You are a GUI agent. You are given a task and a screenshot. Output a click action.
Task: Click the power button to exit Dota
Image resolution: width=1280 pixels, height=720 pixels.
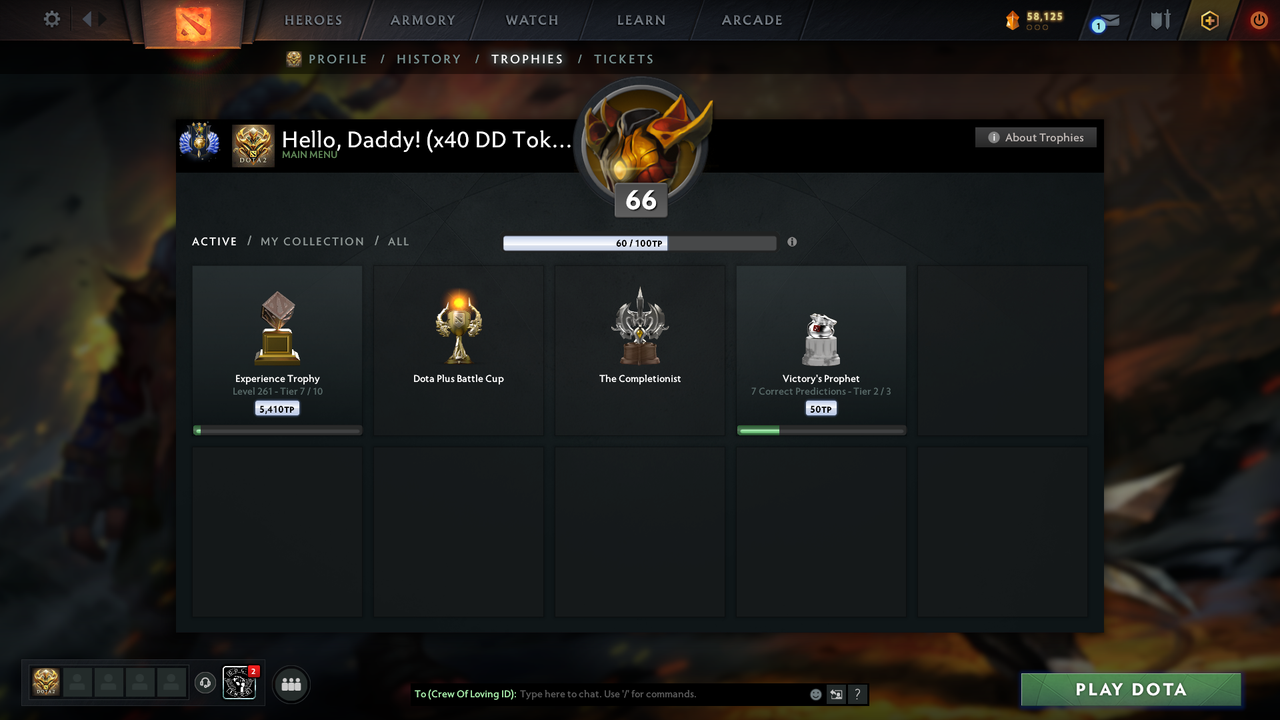(x=1258, y=20)
